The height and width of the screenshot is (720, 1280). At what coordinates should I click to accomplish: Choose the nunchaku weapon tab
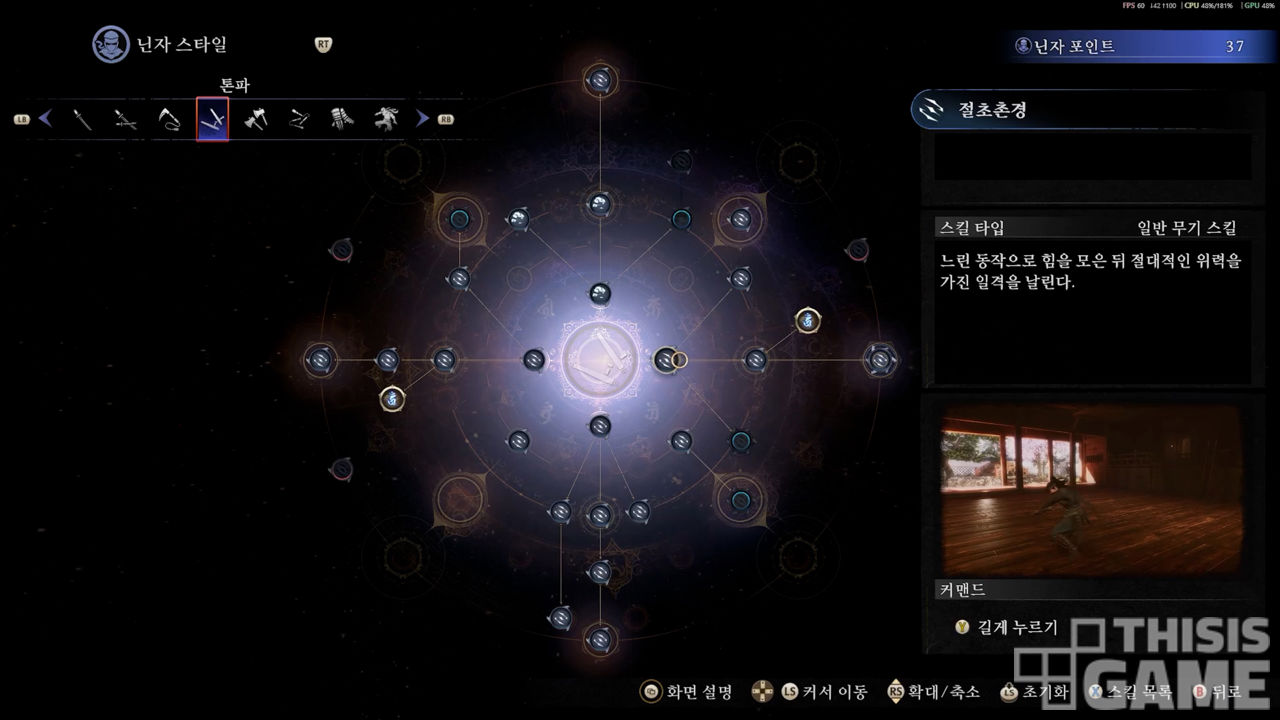299,120
